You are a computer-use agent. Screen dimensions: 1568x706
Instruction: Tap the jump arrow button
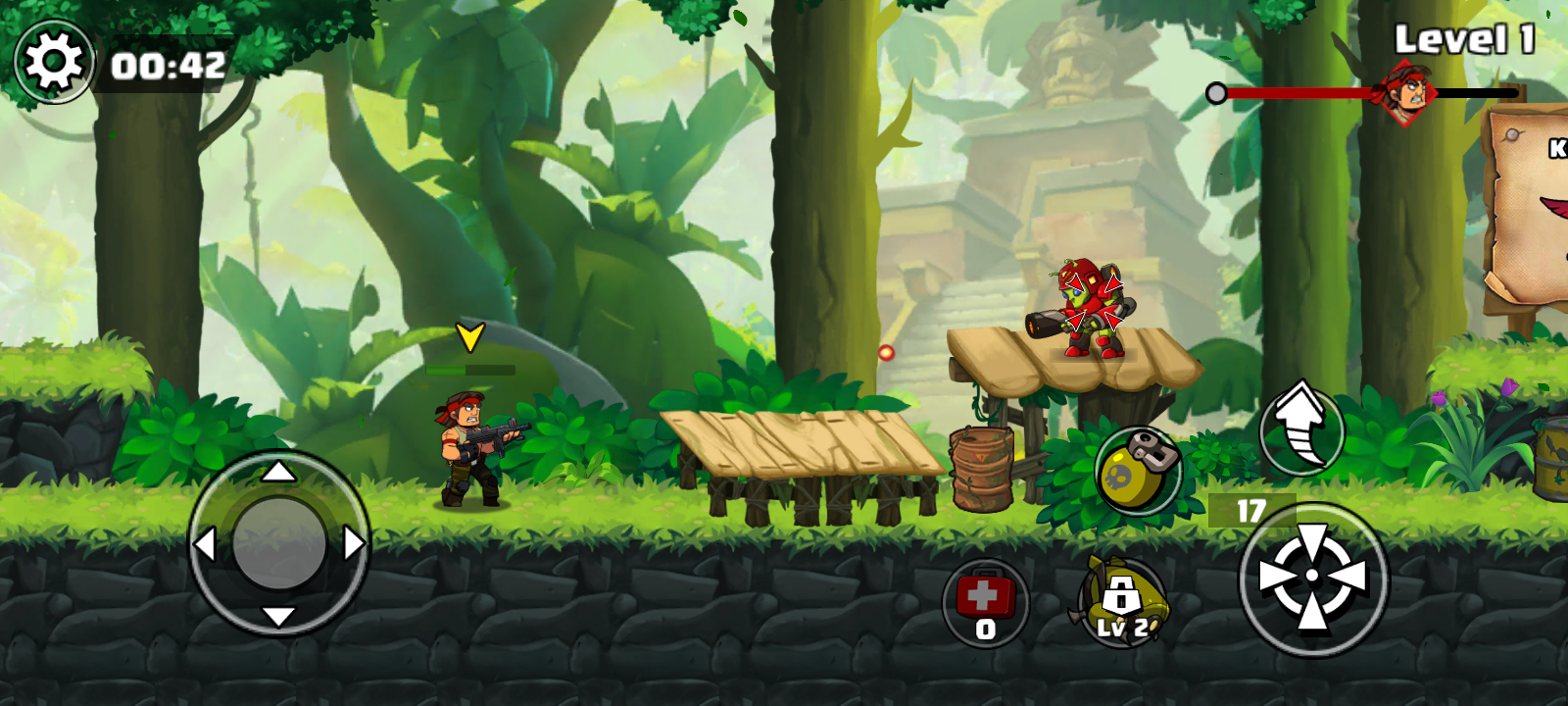click(x=1300, y=428)
